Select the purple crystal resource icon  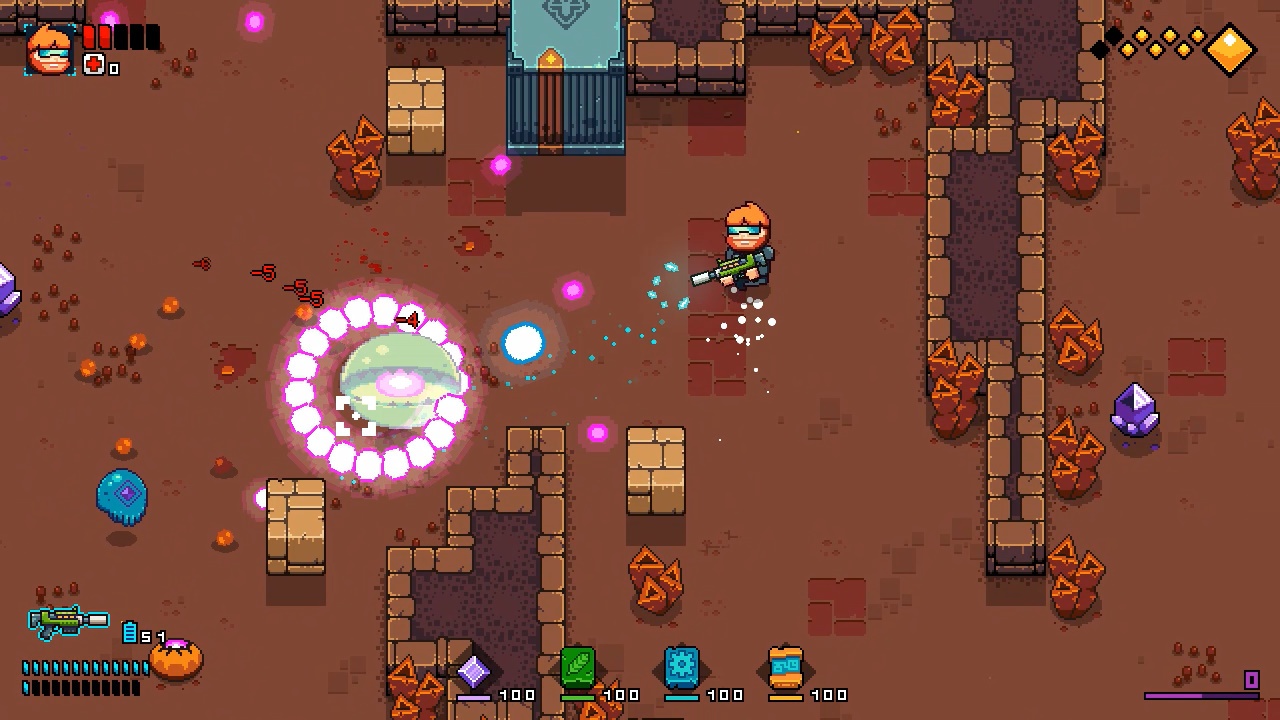[475, 671]
